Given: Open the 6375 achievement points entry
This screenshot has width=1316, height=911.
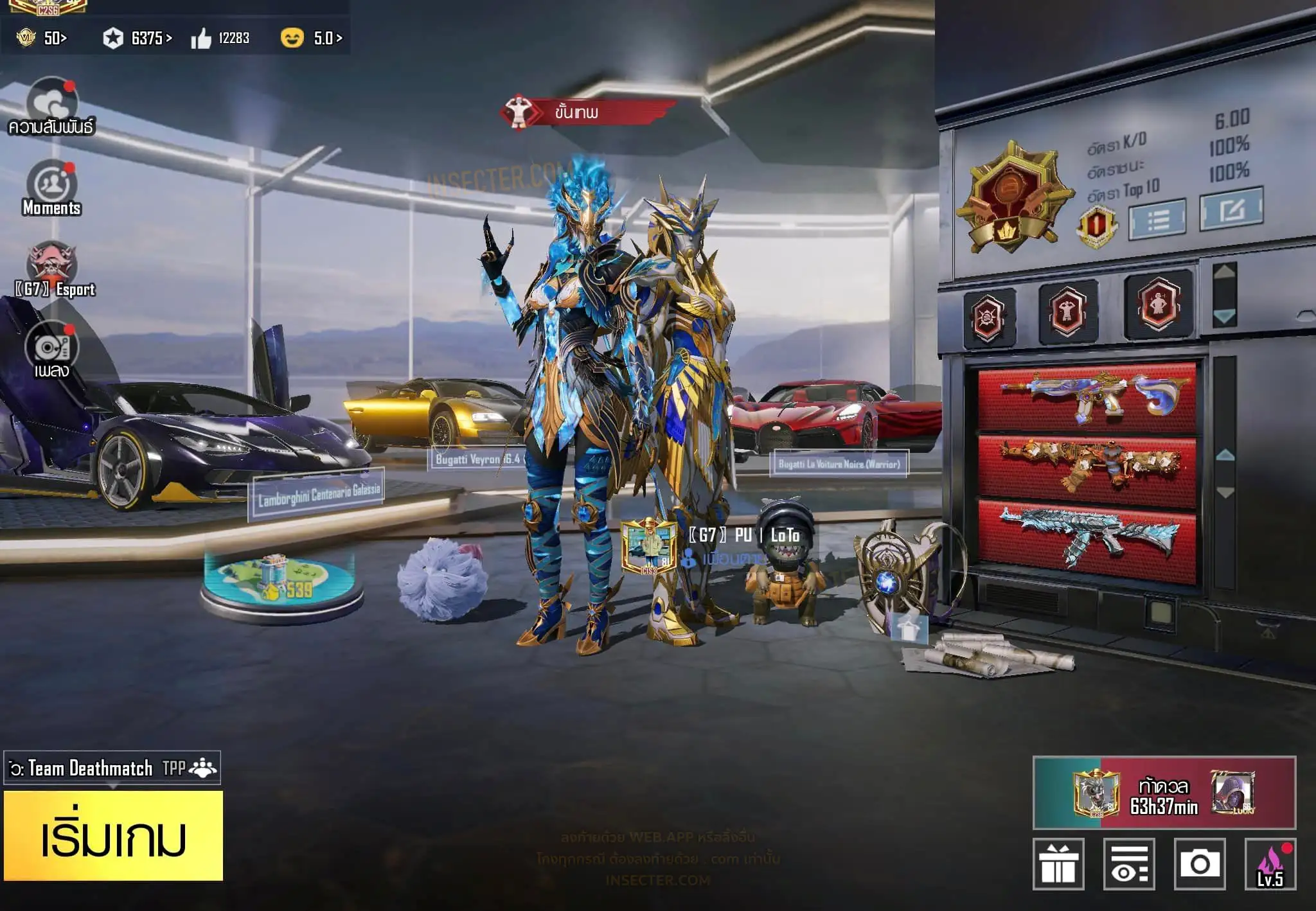Looking at the screenshot, I should [x=138, y=39].
